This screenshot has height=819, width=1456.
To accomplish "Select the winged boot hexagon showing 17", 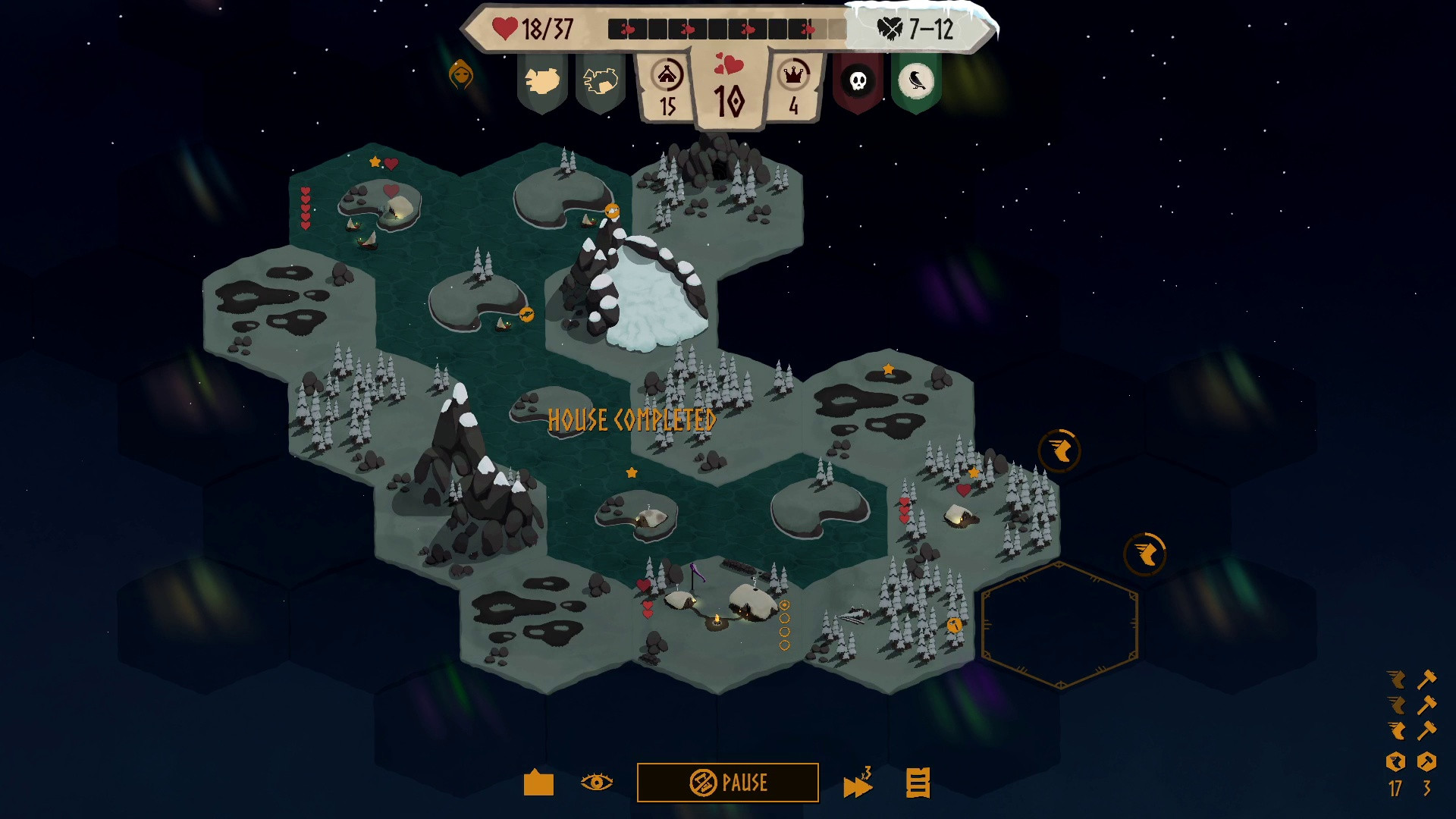I will 1395,762.
